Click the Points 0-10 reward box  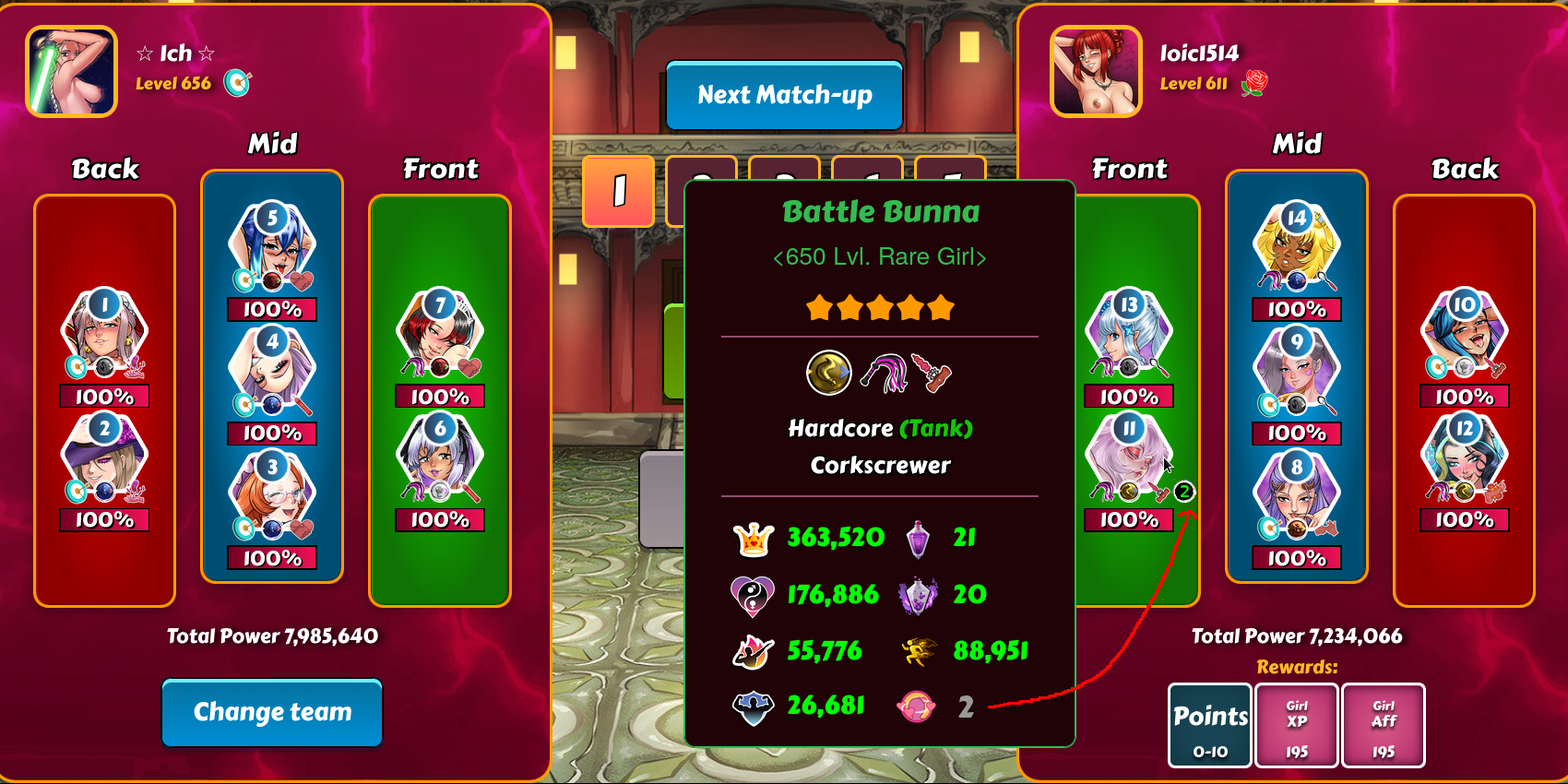coord(1210,726)
